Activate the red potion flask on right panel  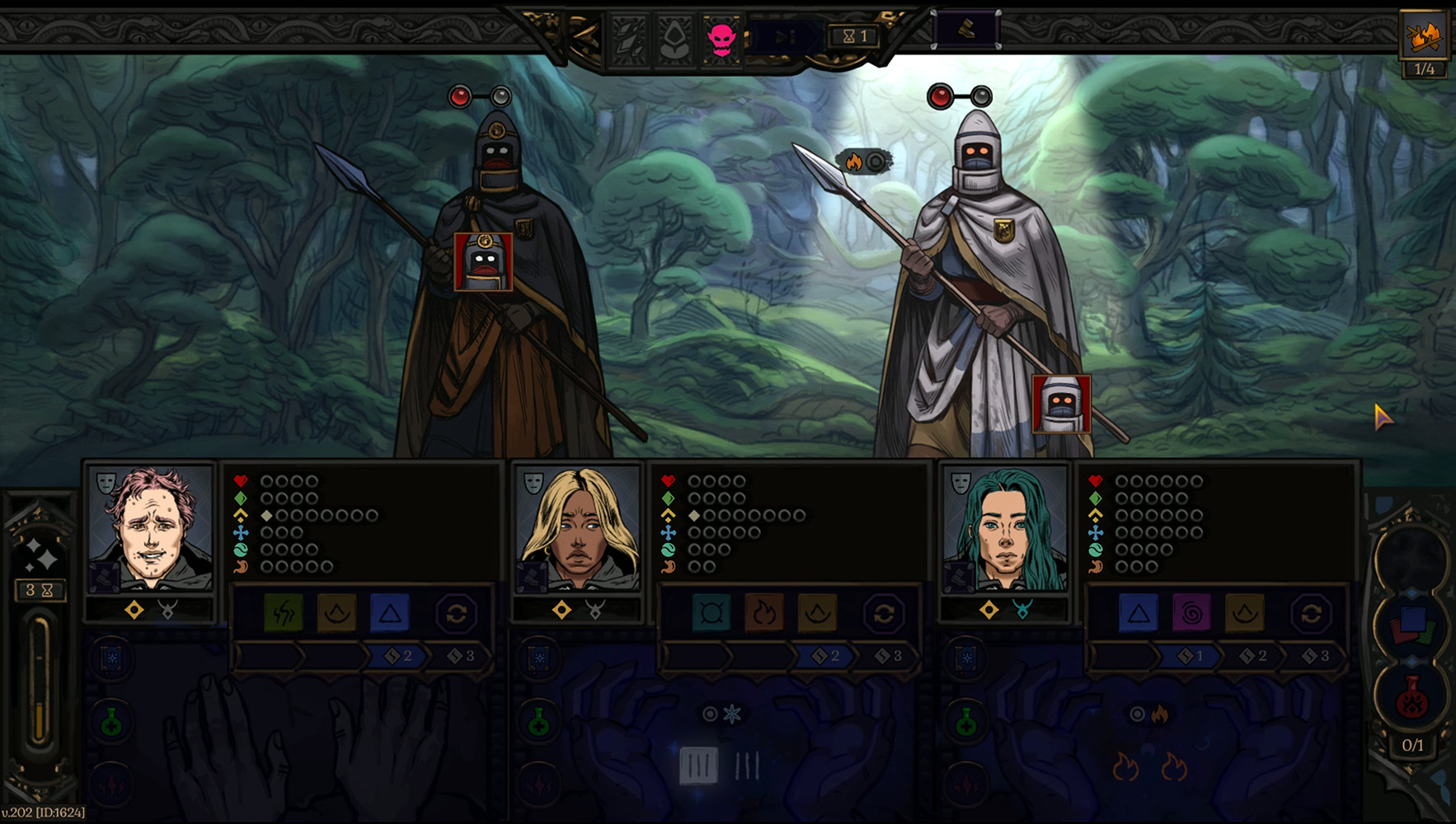1411,698
